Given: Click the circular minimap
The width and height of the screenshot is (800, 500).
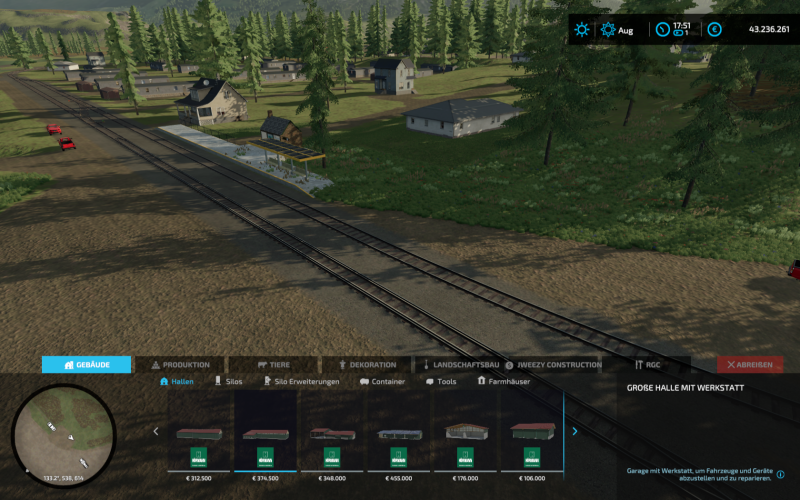Looking at the screenshot, I should 64,434.
